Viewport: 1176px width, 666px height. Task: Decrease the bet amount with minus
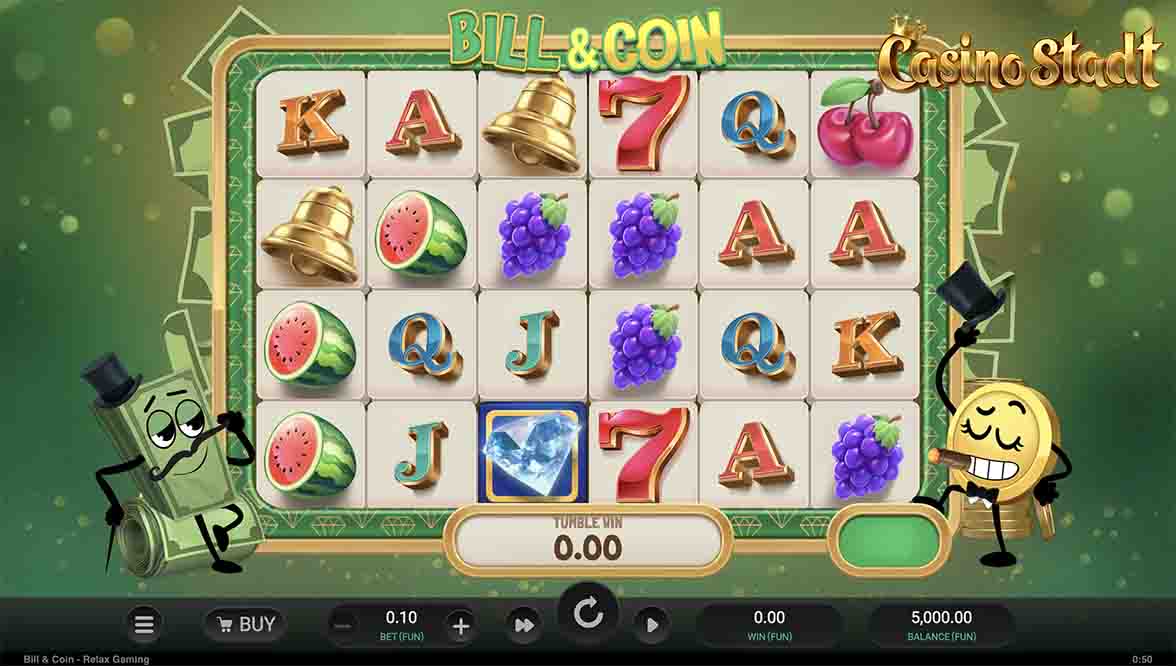pyautogui.click(x=343, y=626)
